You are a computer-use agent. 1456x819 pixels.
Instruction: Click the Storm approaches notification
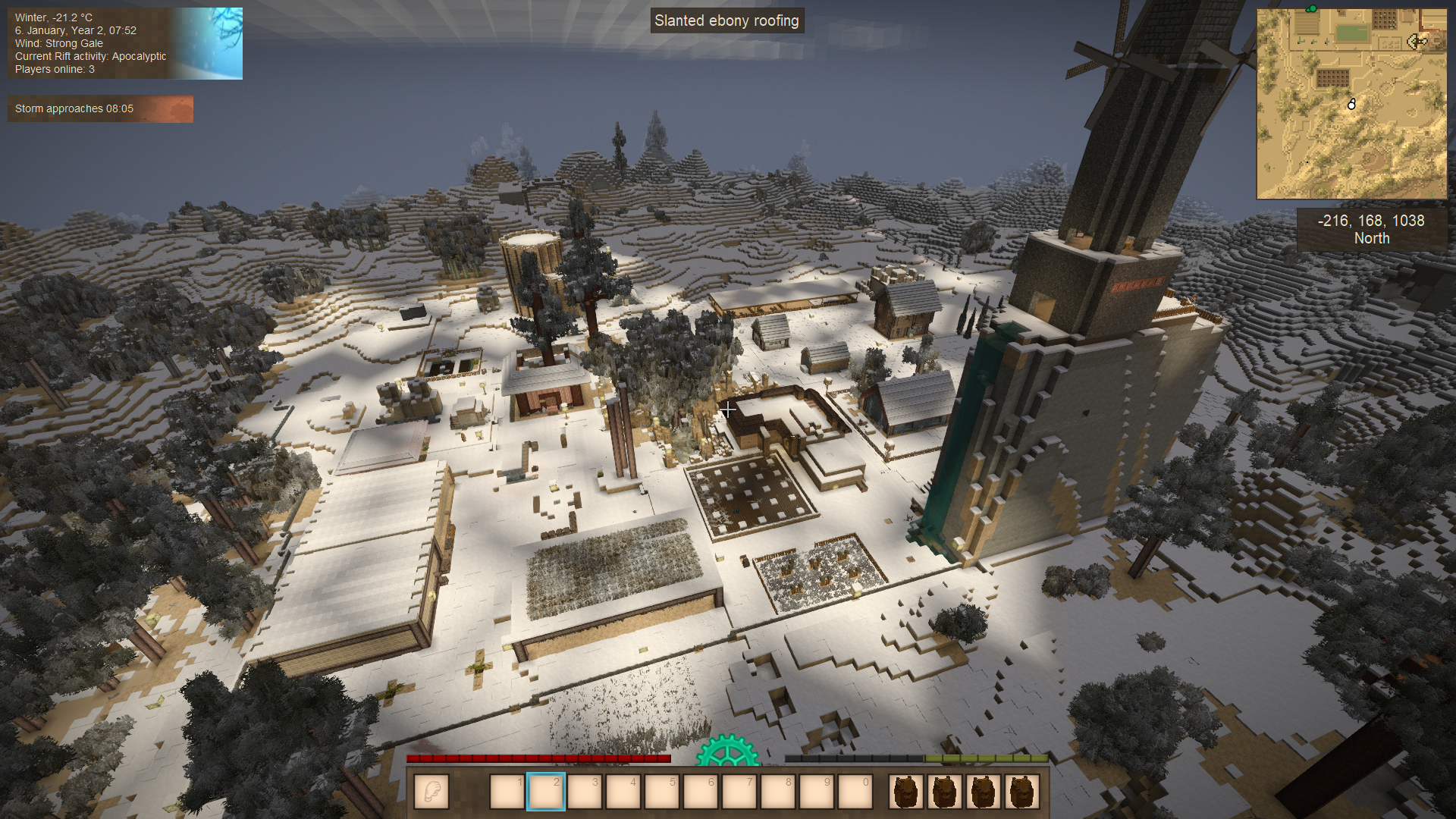tap(100, 108)
